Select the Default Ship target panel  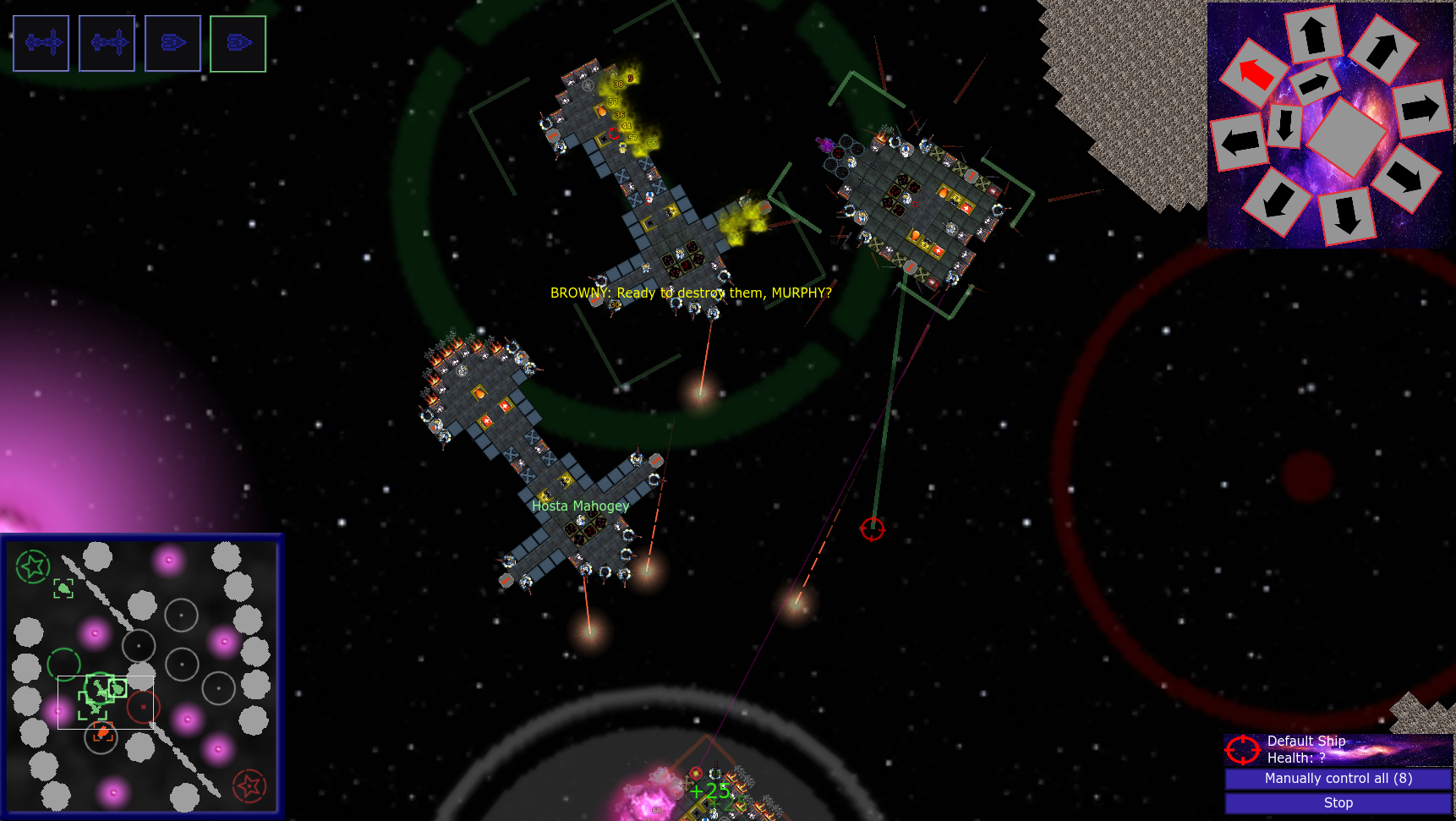coord(1338,749)
